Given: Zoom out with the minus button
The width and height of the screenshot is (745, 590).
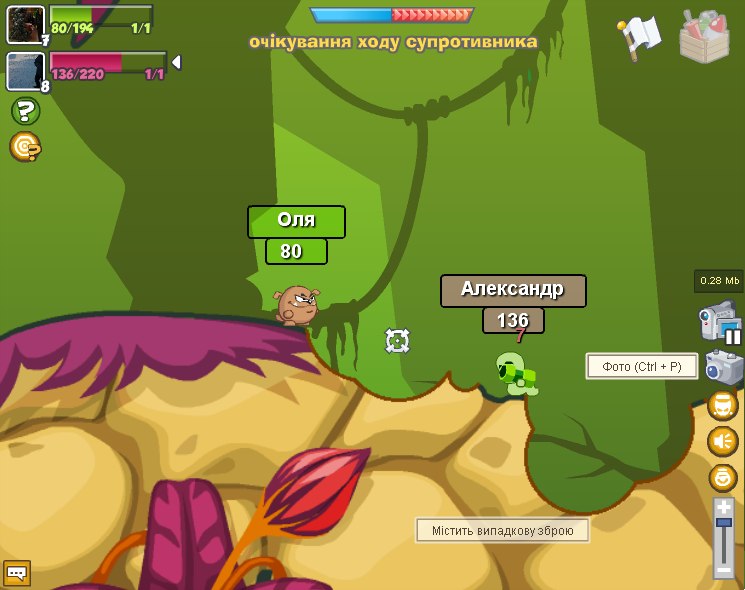Looking at the screenshot, I should click(x=724, y=570).
